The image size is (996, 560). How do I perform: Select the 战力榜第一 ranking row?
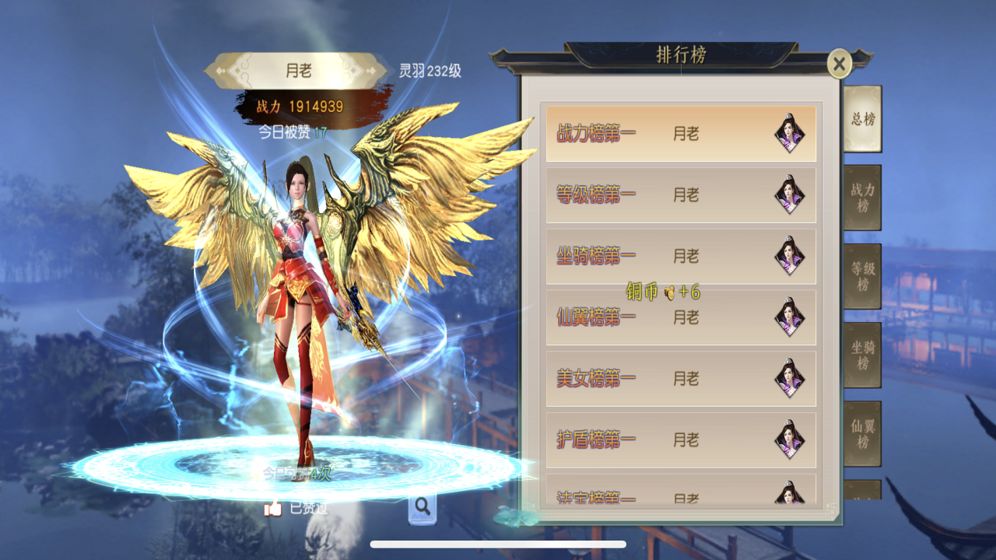click(x=679, y=134)
